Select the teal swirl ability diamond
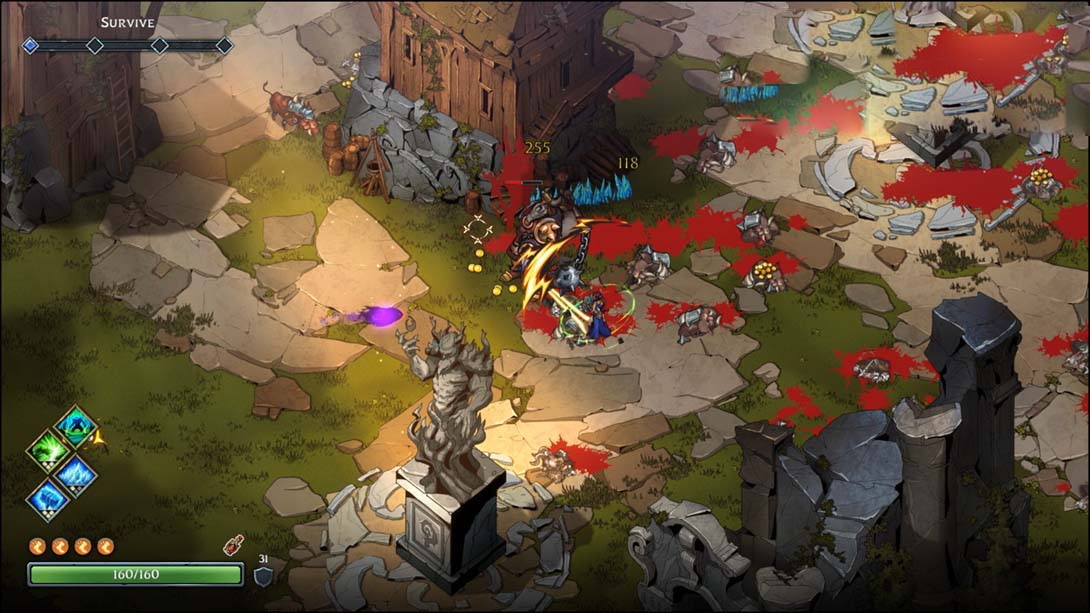1090x613 pixels. coord(75,427)
